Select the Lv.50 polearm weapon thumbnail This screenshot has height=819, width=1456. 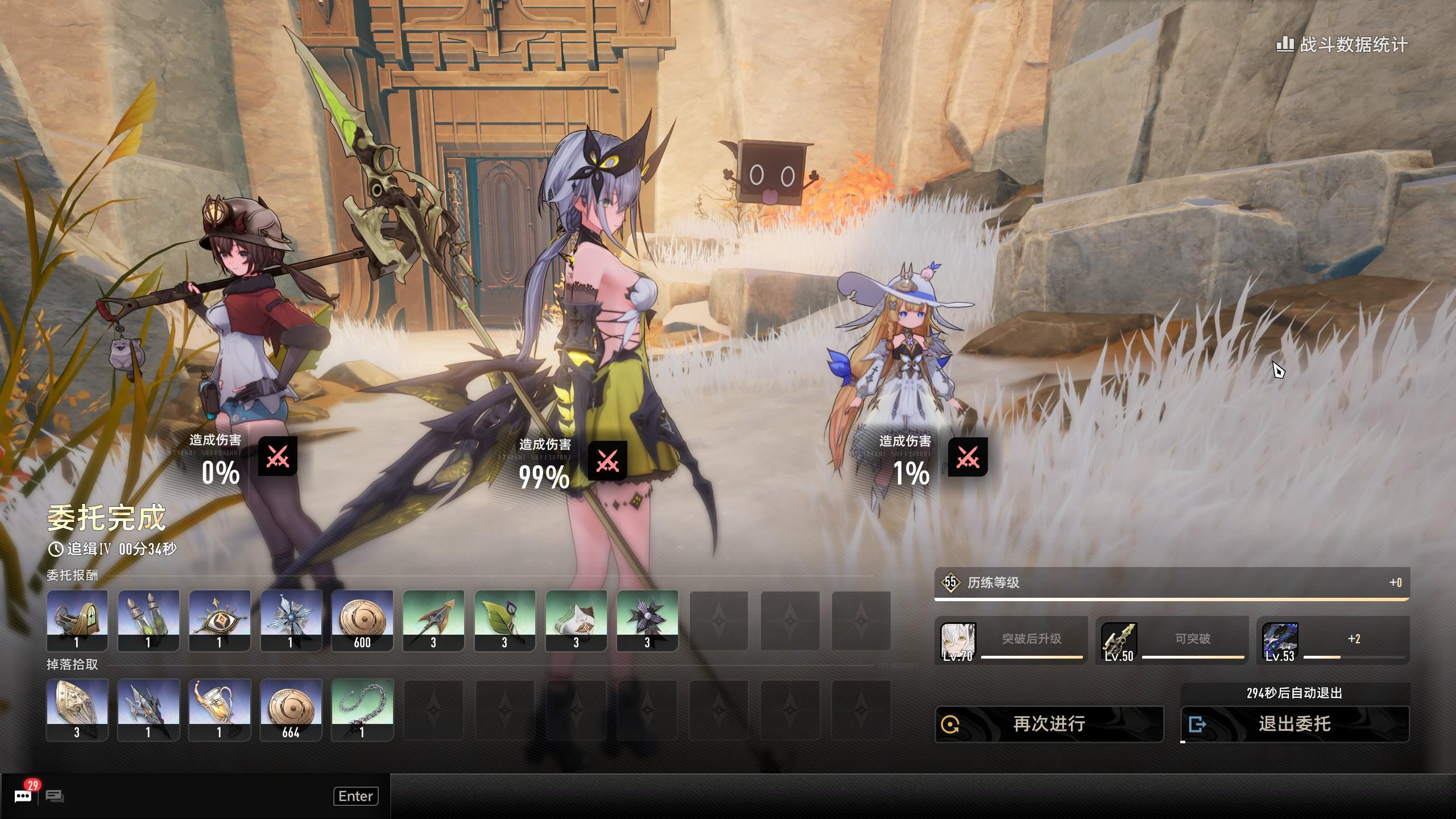(x=1119, y=640)
